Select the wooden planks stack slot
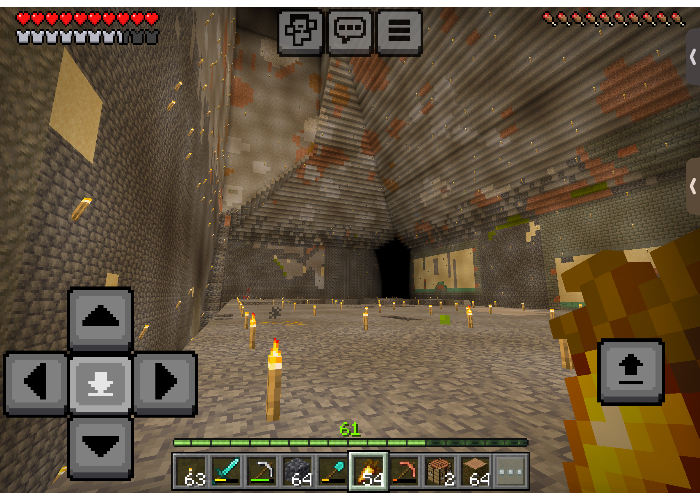The image size is (700, 500). pos(474,471)
